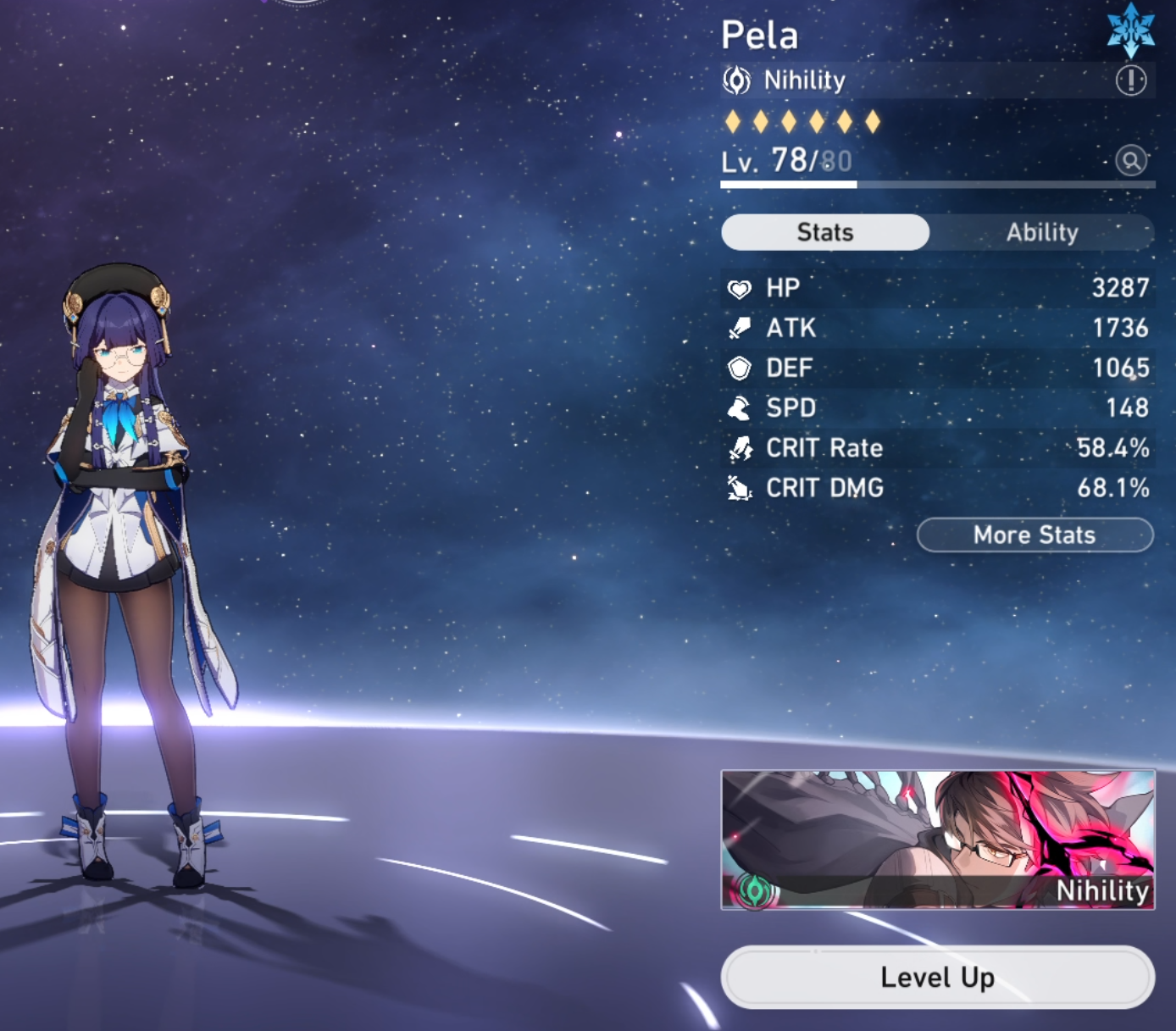Click the first Eidolon diamond star

(732, 122)
